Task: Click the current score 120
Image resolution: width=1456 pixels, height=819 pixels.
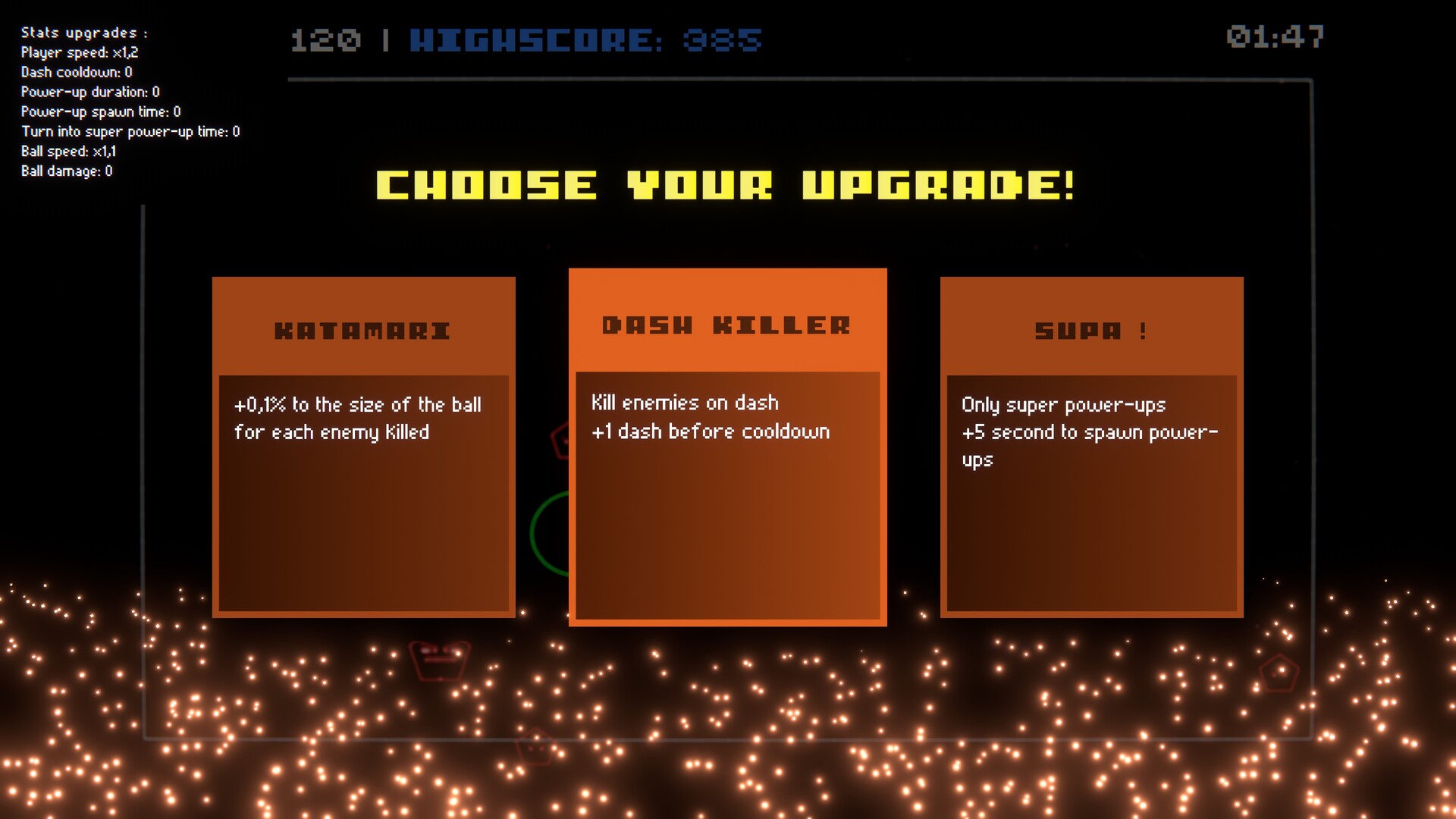Action: [x=328, y=40]
